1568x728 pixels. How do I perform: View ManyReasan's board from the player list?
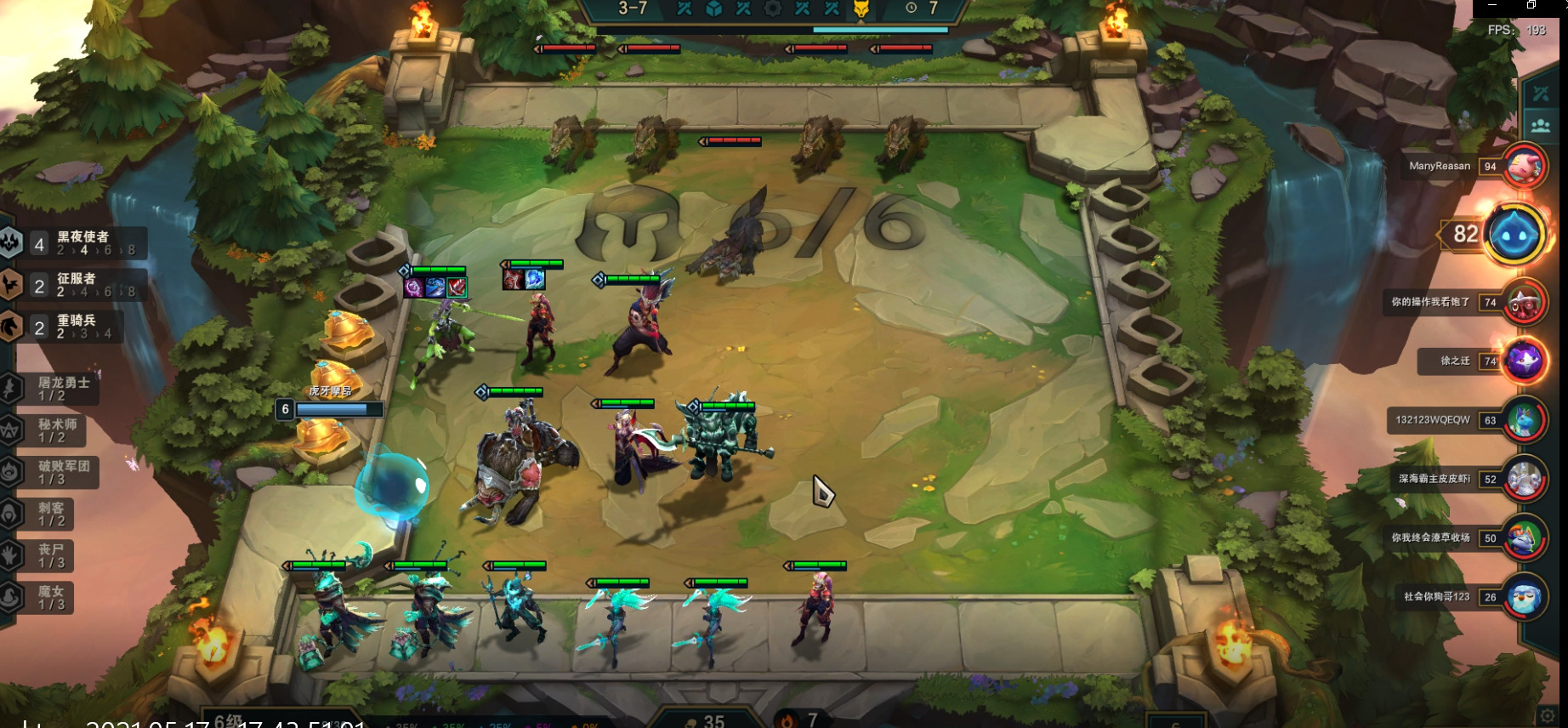[x=1523, y=167]
